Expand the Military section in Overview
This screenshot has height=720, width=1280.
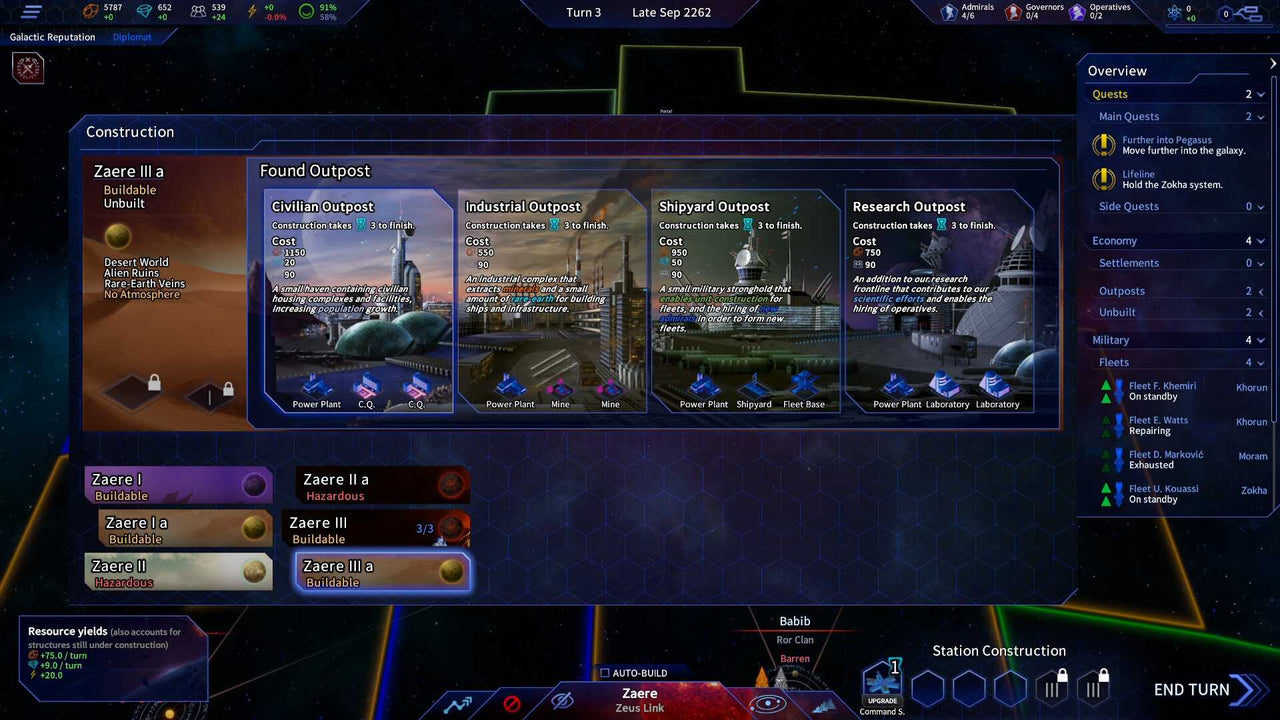click(1262, 339)
